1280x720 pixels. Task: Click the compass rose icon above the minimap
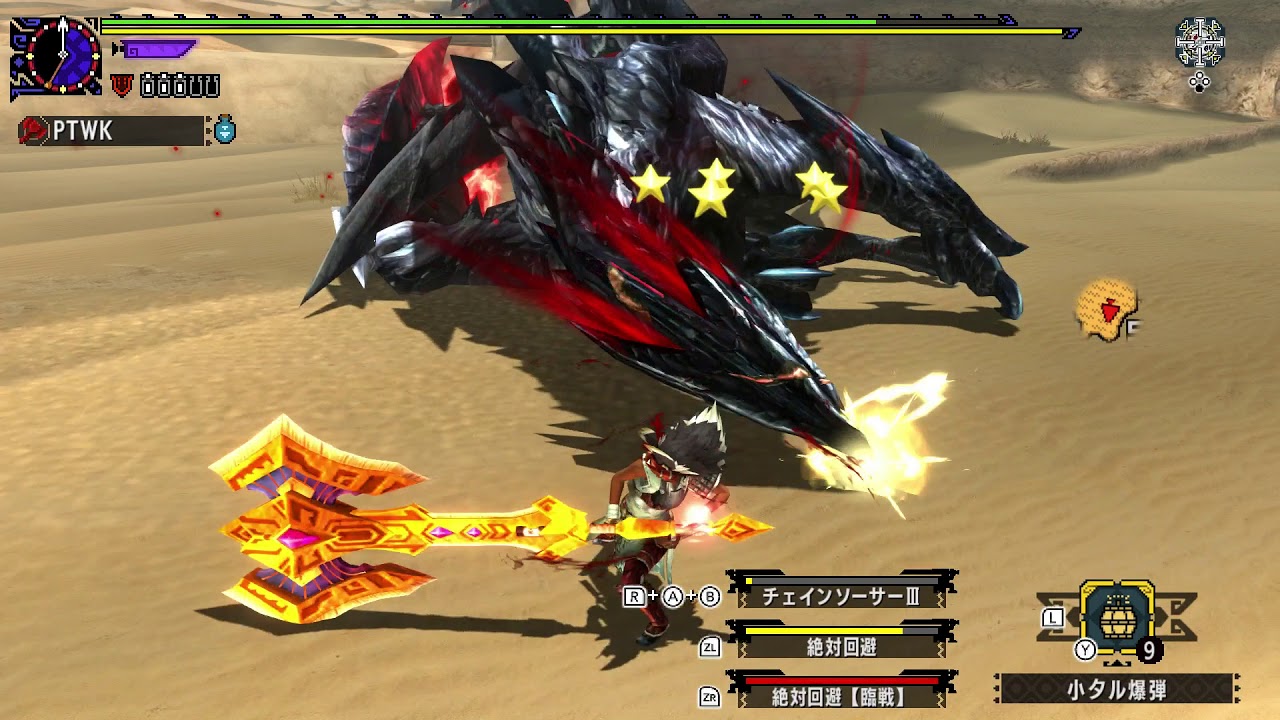click(x=1201, y=42)
